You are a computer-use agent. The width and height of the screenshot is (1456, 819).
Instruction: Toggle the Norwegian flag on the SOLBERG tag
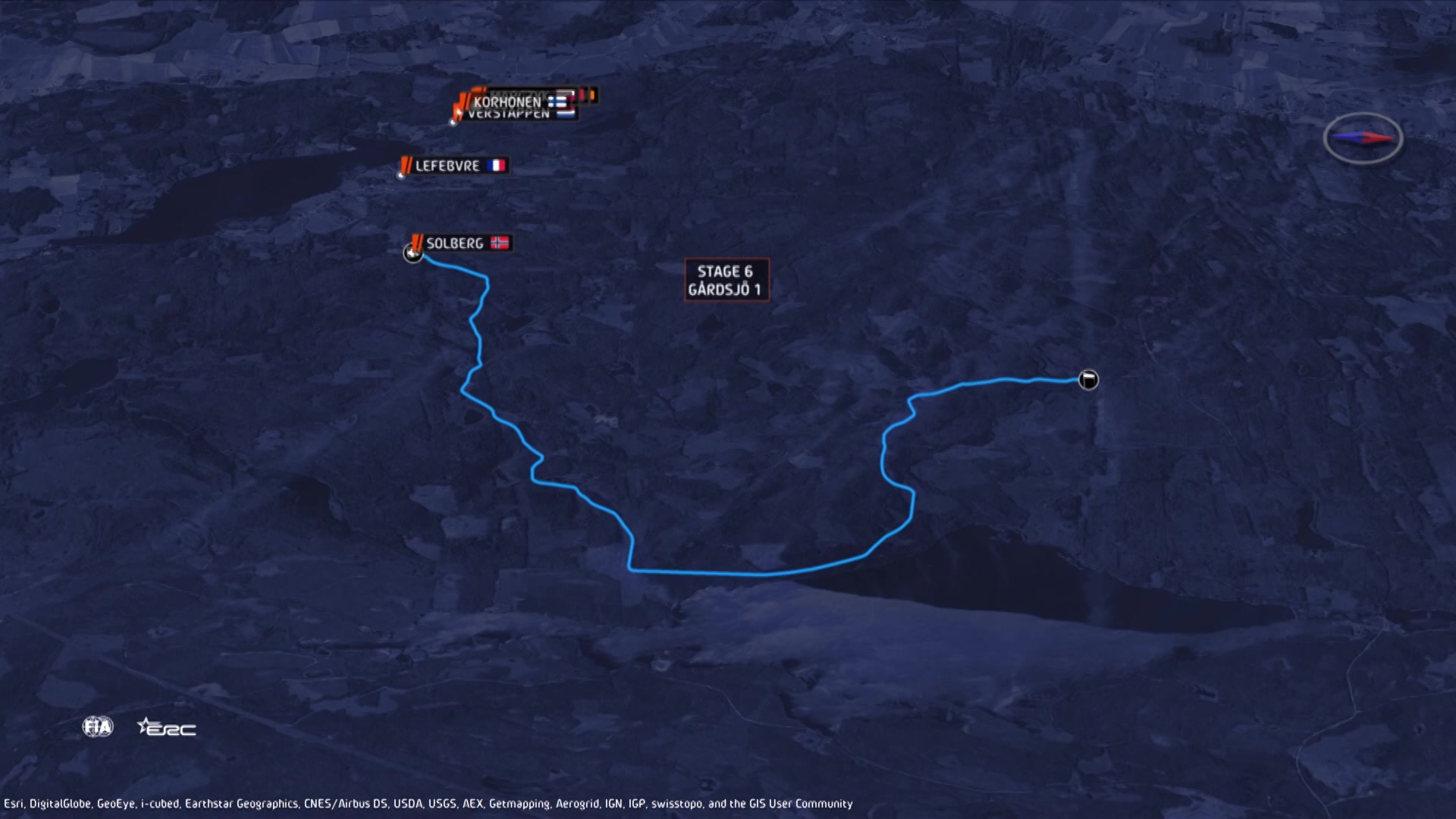[x=500, y=243]
